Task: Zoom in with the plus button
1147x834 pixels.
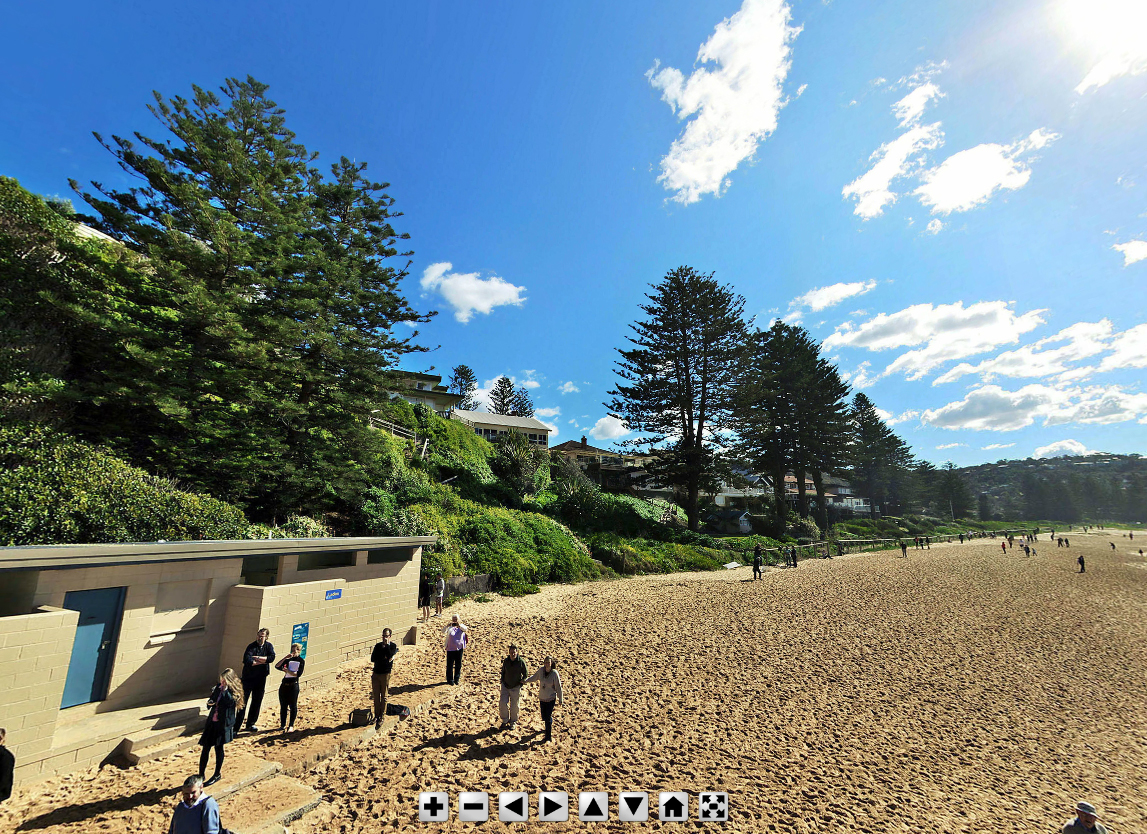Action: pos(433,806)
